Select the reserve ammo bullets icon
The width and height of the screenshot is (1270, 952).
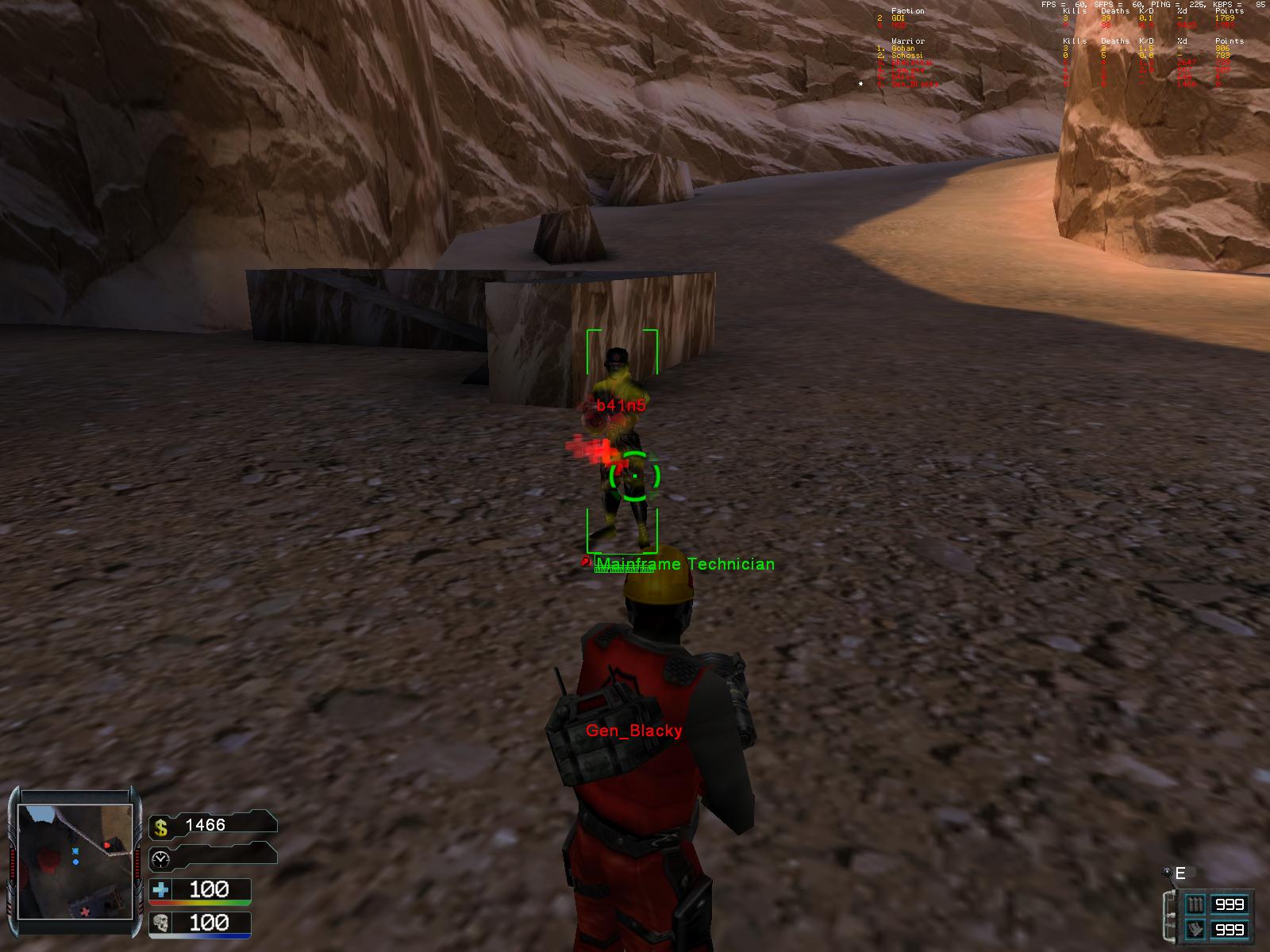tap(1195, 929)
